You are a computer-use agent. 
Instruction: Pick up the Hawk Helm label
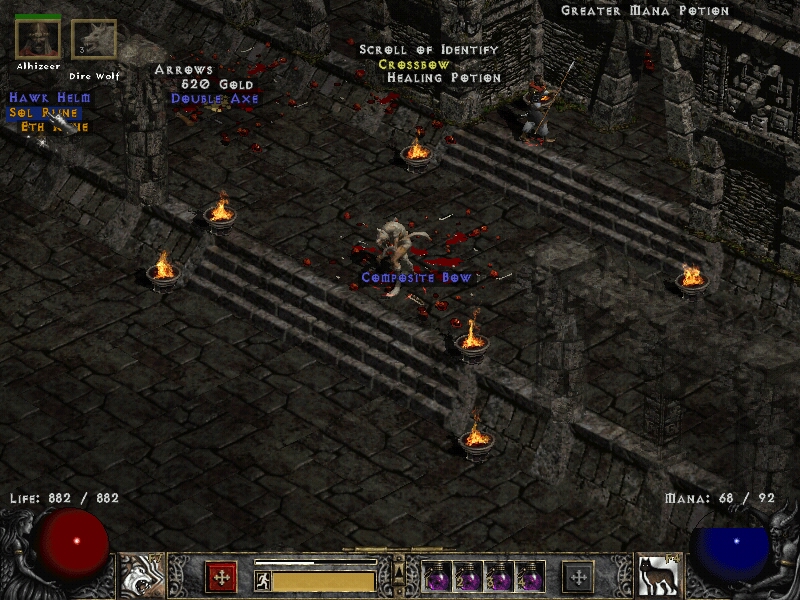coord(50,98)
